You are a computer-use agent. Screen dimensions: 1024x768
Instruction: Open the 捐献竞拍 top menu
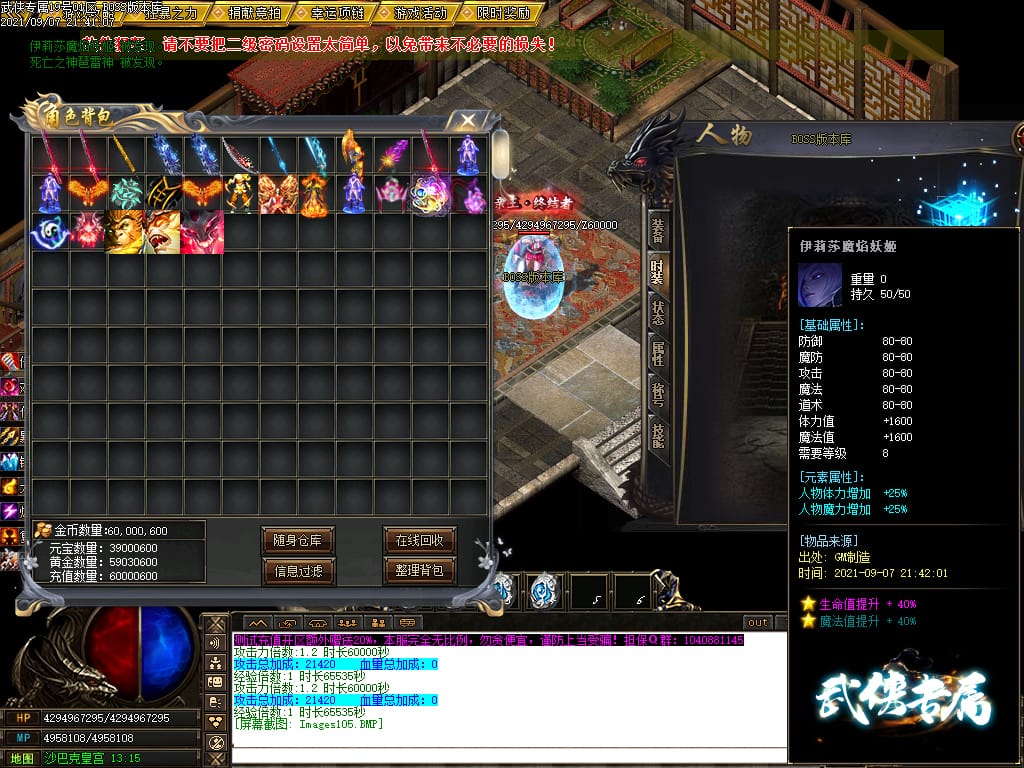point(254,14)
